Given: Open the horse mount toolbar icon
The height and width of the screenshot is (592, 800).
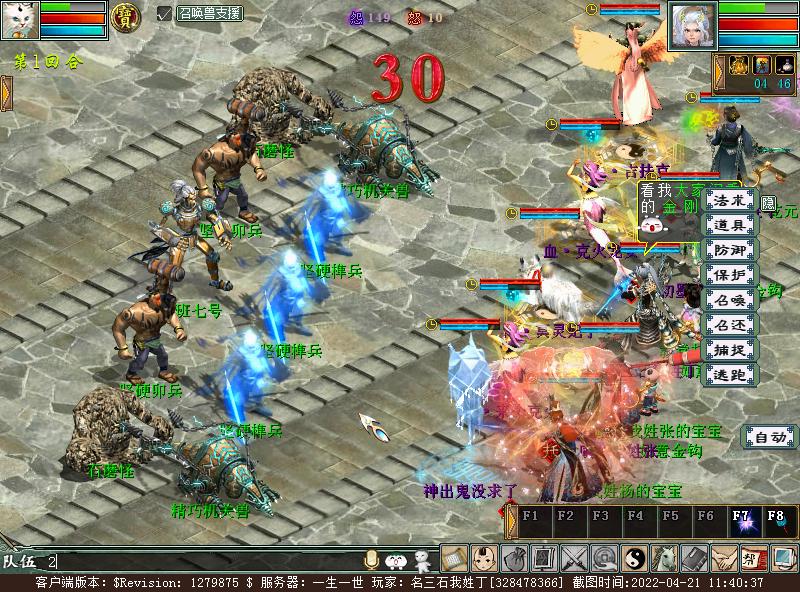Looking at the screenshot, I should [x=664, y=558].
